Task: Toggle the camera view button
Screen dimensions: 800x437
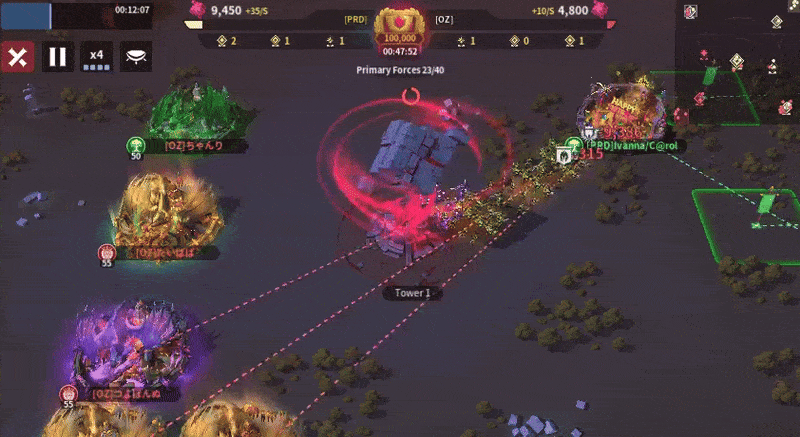Action: pos(136,56)
